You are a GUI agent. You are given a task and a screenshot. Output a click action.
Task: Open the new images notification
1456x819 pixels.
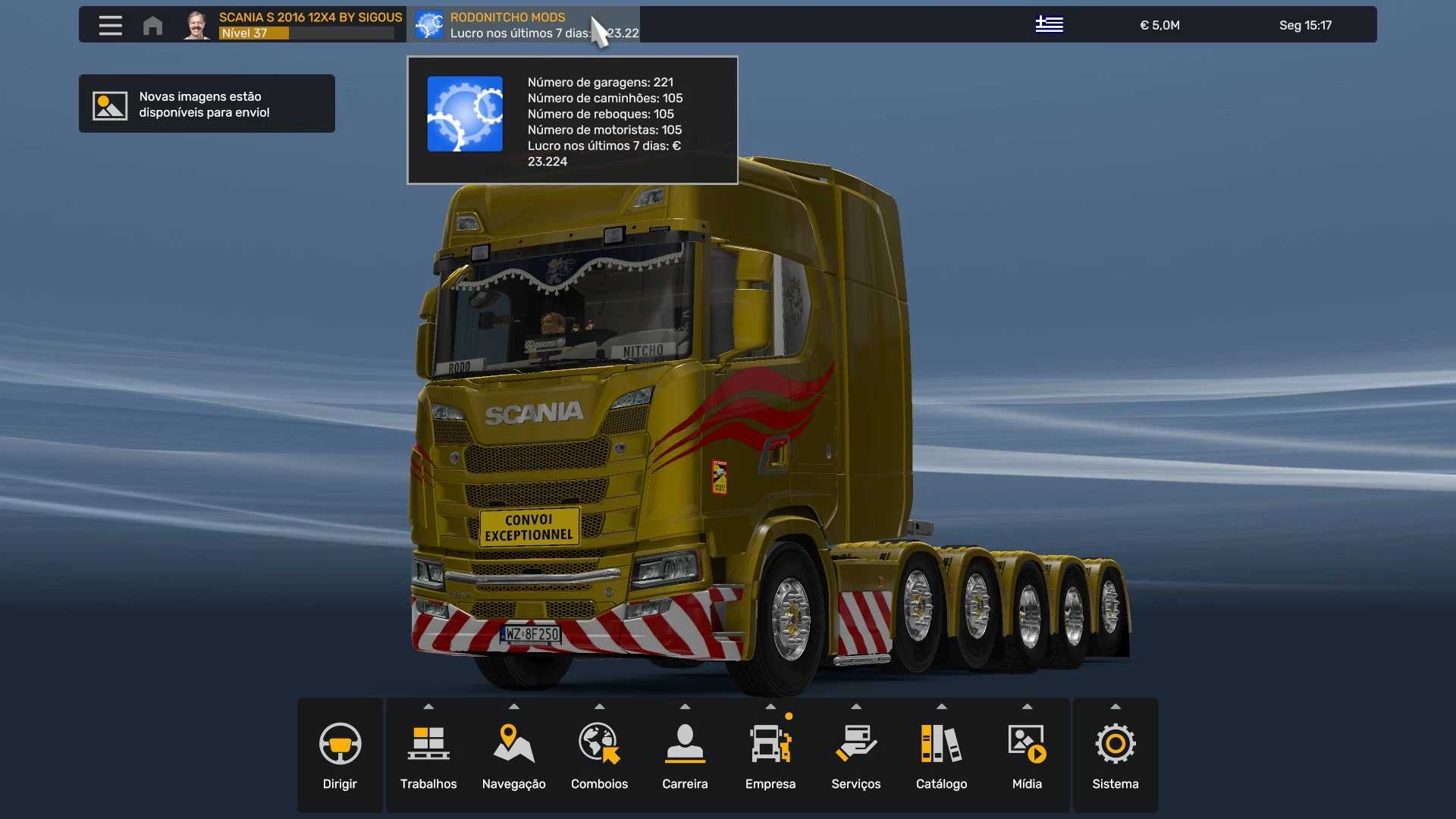point(206,104)
